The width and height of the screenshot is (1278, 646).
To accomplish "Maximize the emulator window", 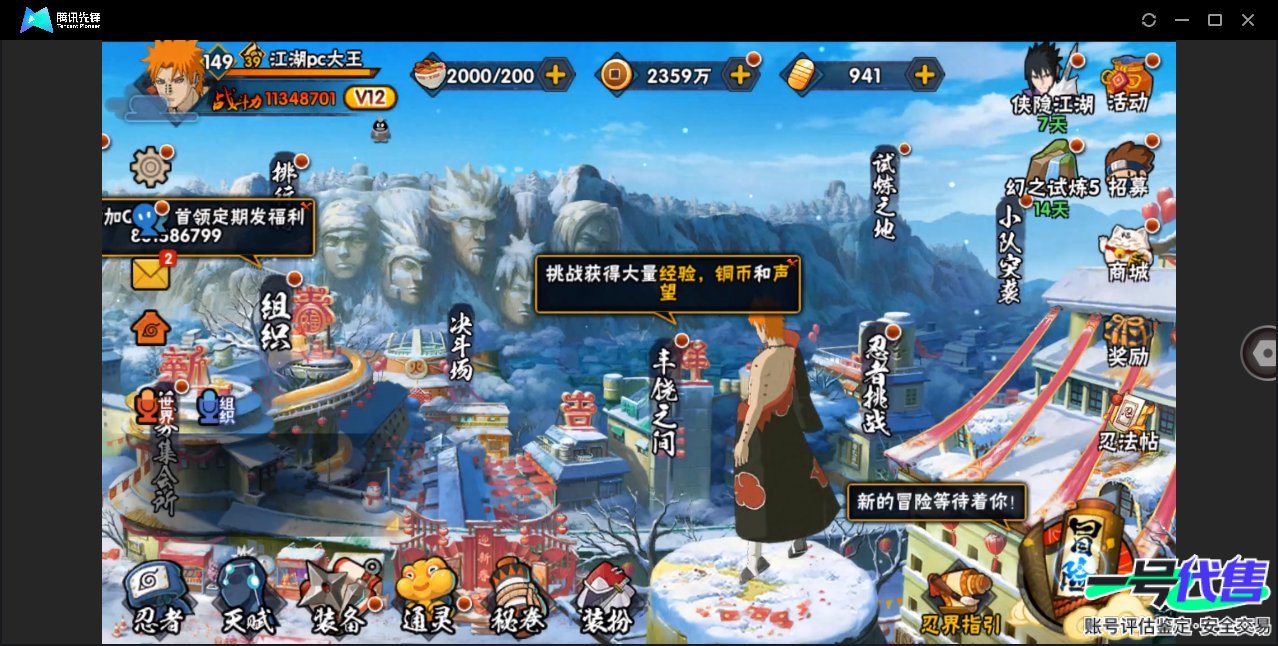I will [1215, 20].
